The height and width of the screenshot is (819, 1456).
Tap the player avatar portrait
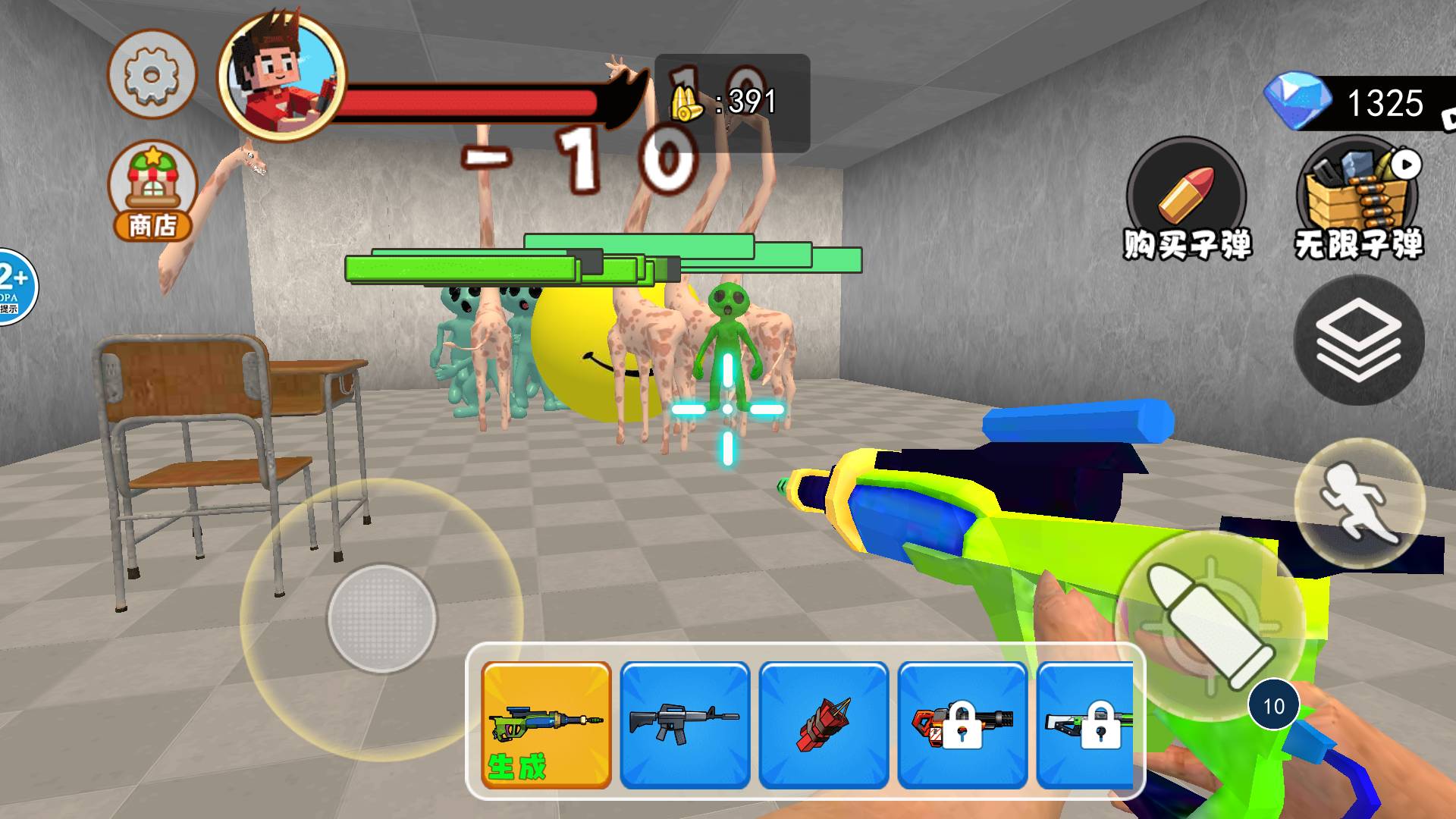tap(281, 76)
